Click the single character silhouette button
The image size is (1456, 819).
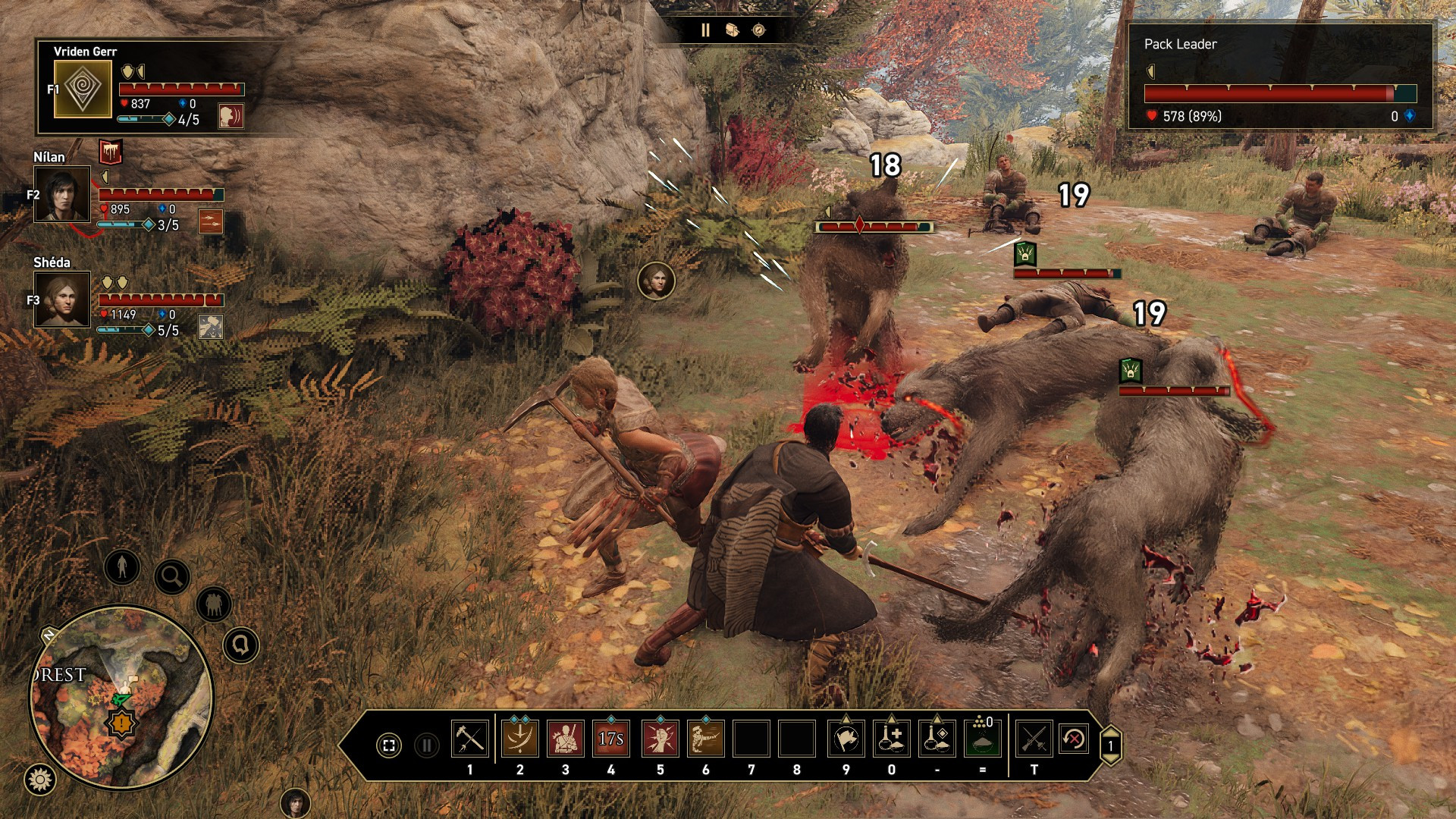point(122,566)
